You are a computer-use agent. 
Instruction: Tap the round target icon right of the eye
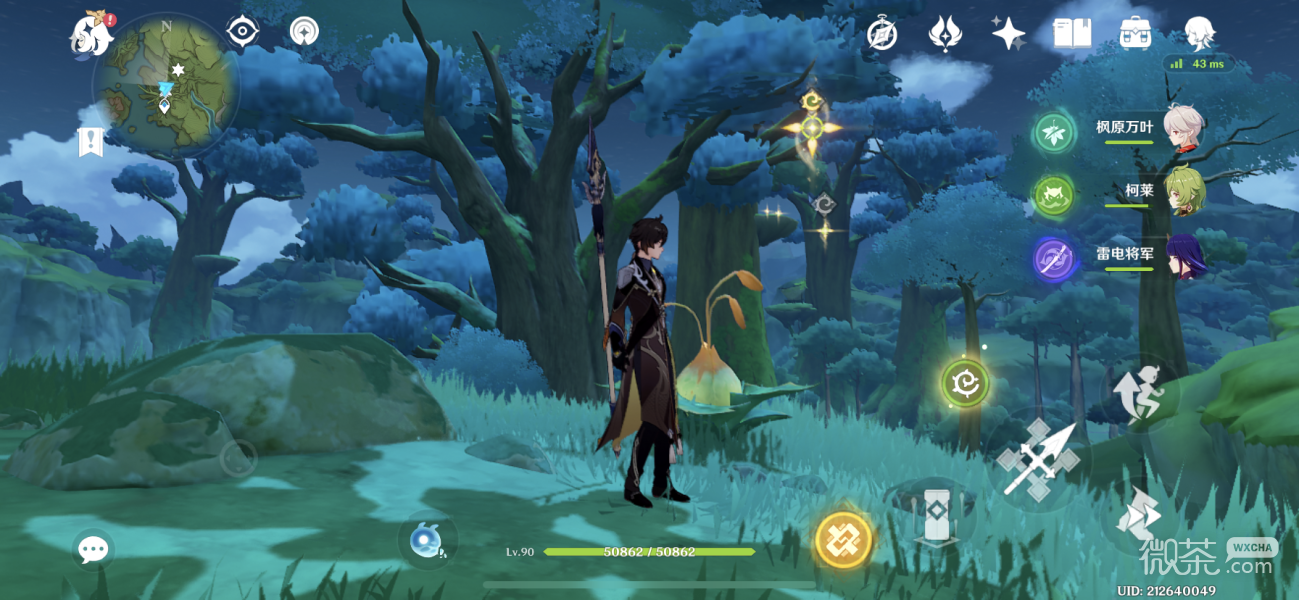304,32
